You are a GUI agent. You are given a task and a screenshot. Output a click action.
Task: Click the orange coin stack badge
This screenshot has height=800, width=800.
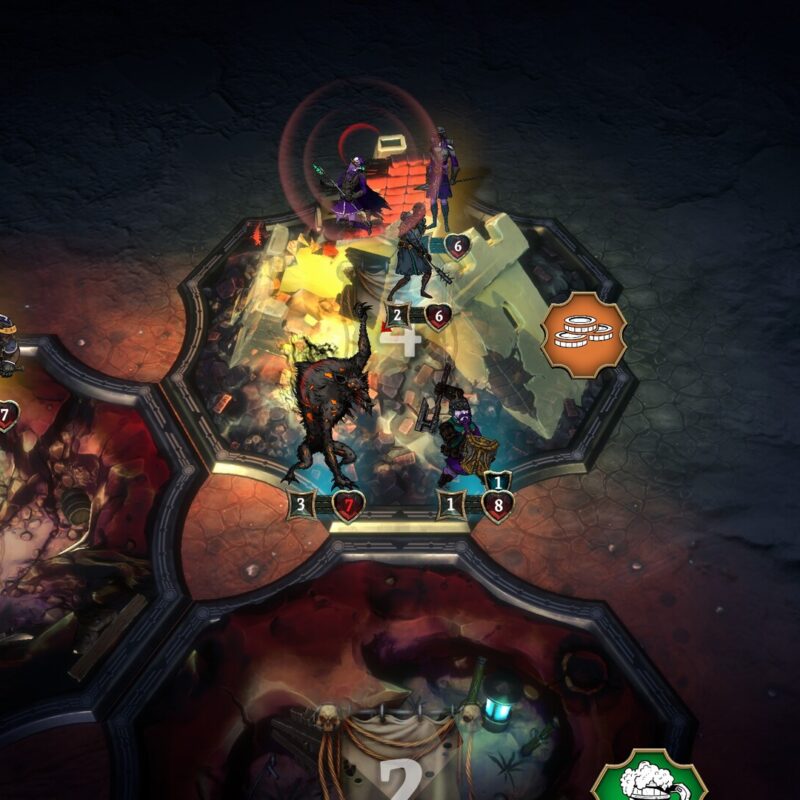[585, 335]
